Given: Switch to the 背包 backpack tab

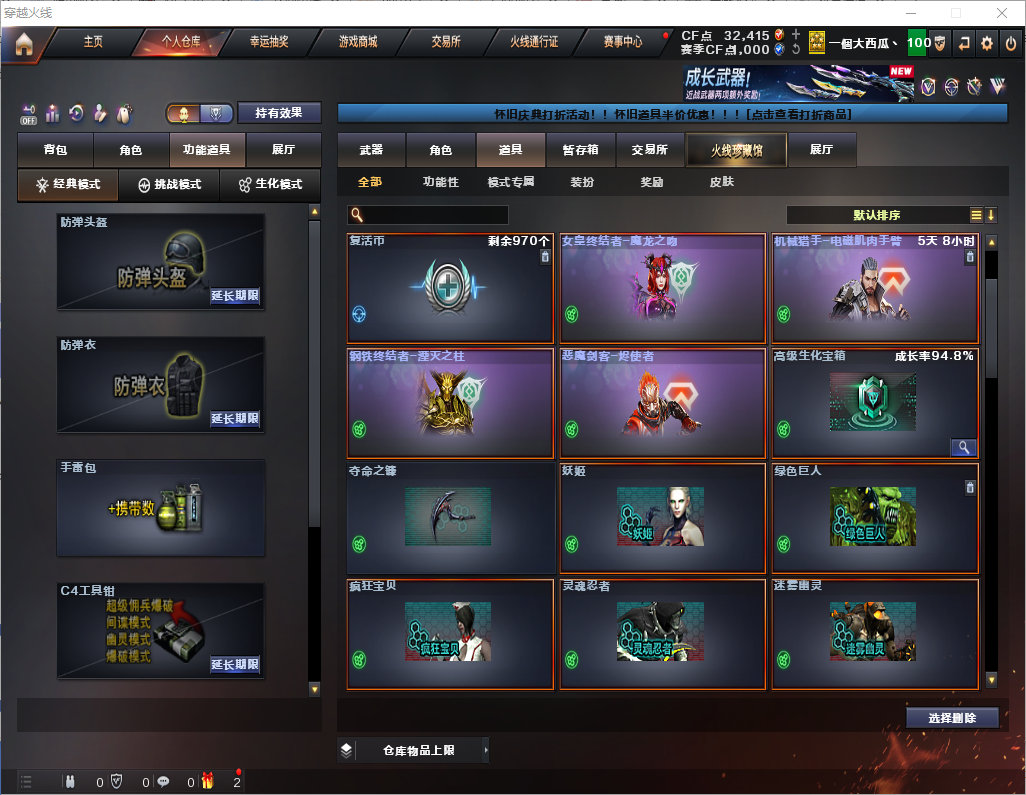Looking at the screenshot, I should (x=56, y=150).
